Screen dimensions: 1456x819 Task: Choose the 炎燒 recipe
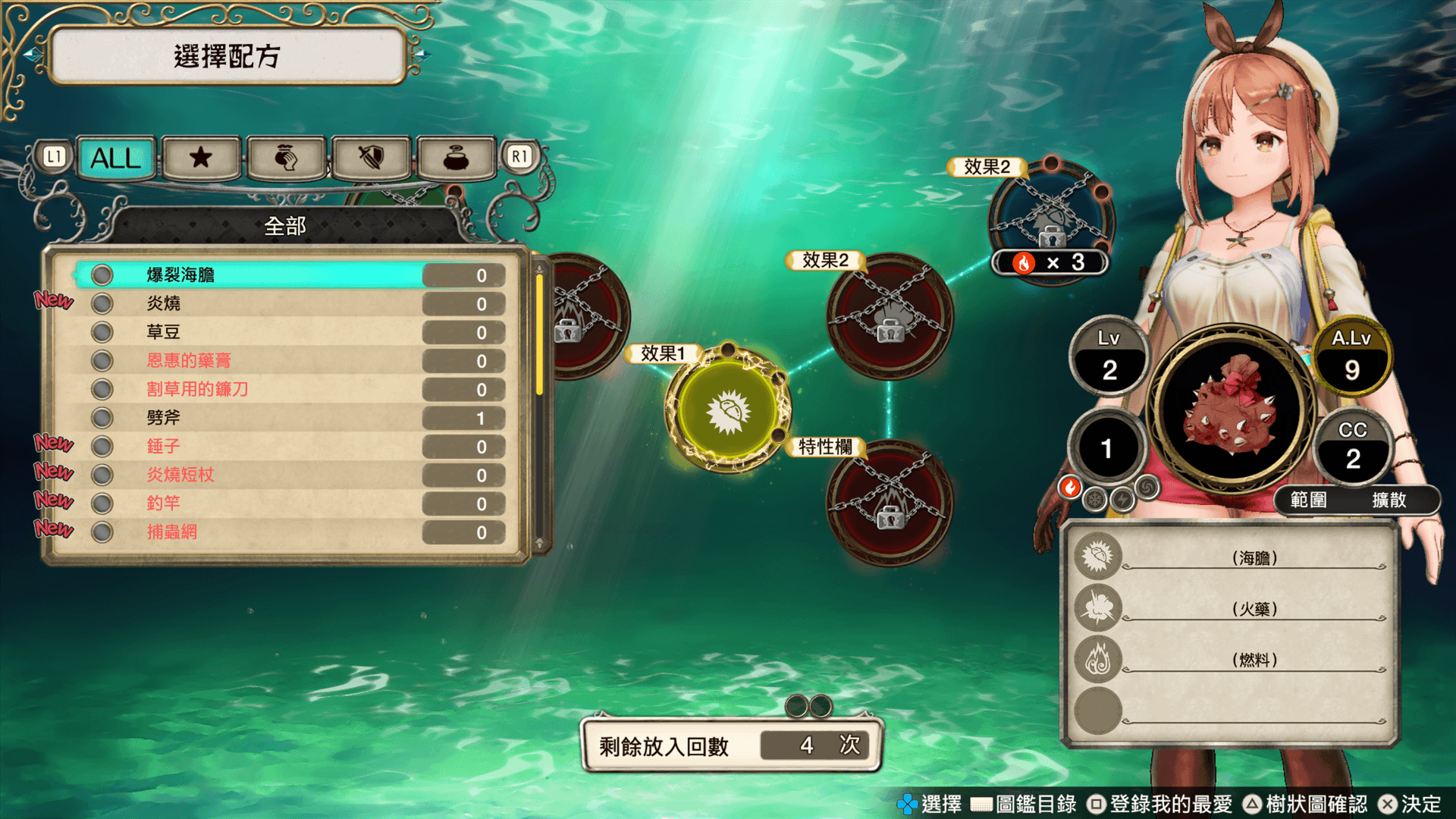288,304
